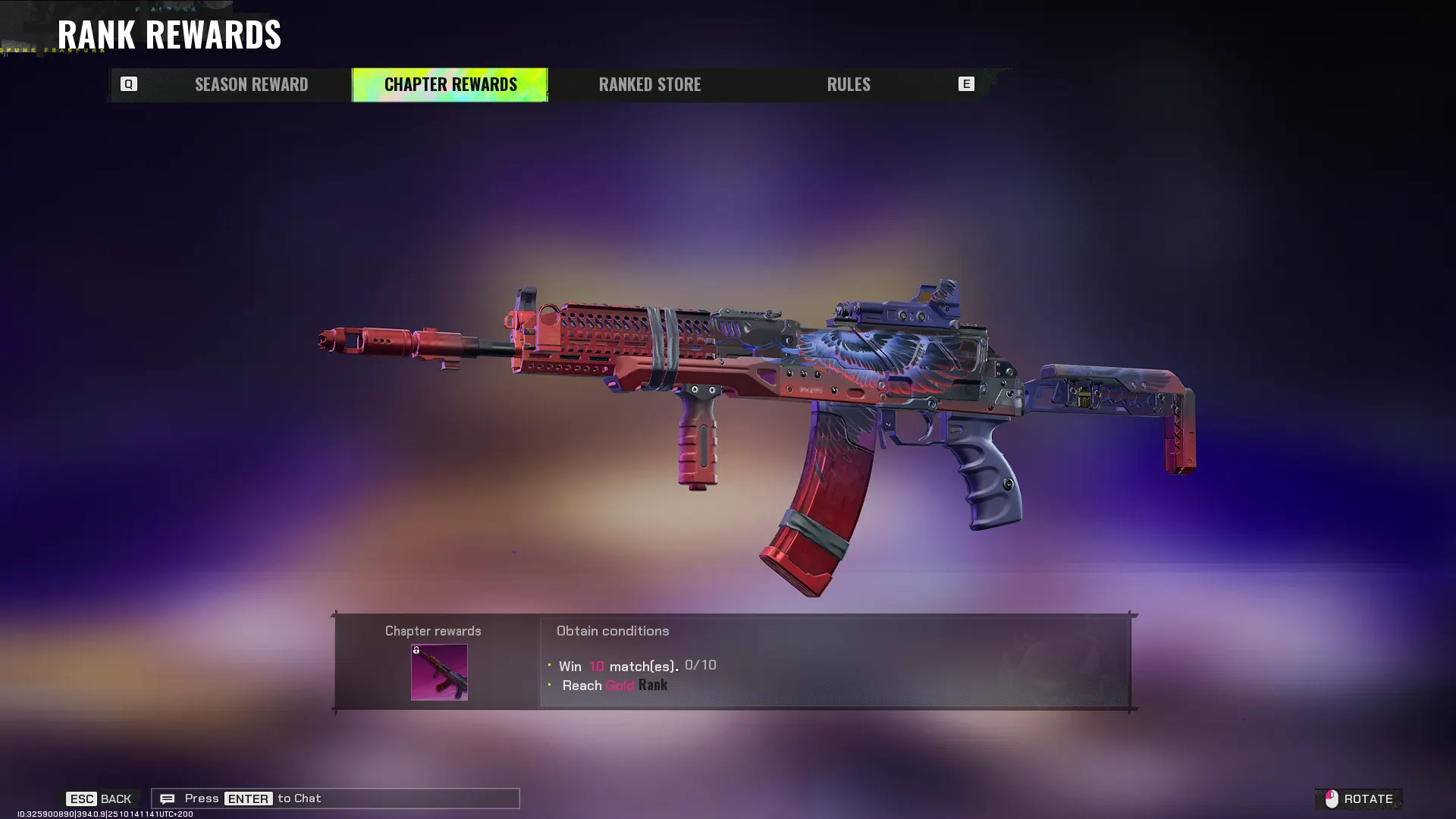Select the locked AK skin thumbnail
This screenshot has height=819, width=1456.
pyautogui.click(x=439, y=673)
